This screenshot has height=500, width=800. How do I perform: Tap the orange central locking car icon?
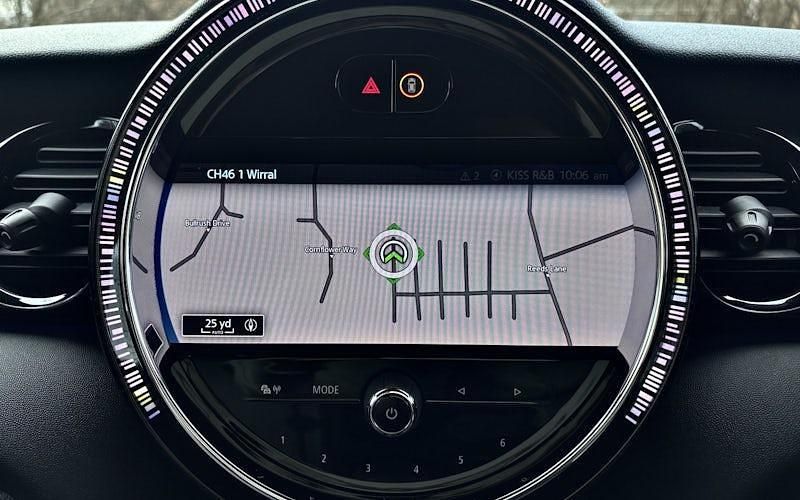(411, 85)
